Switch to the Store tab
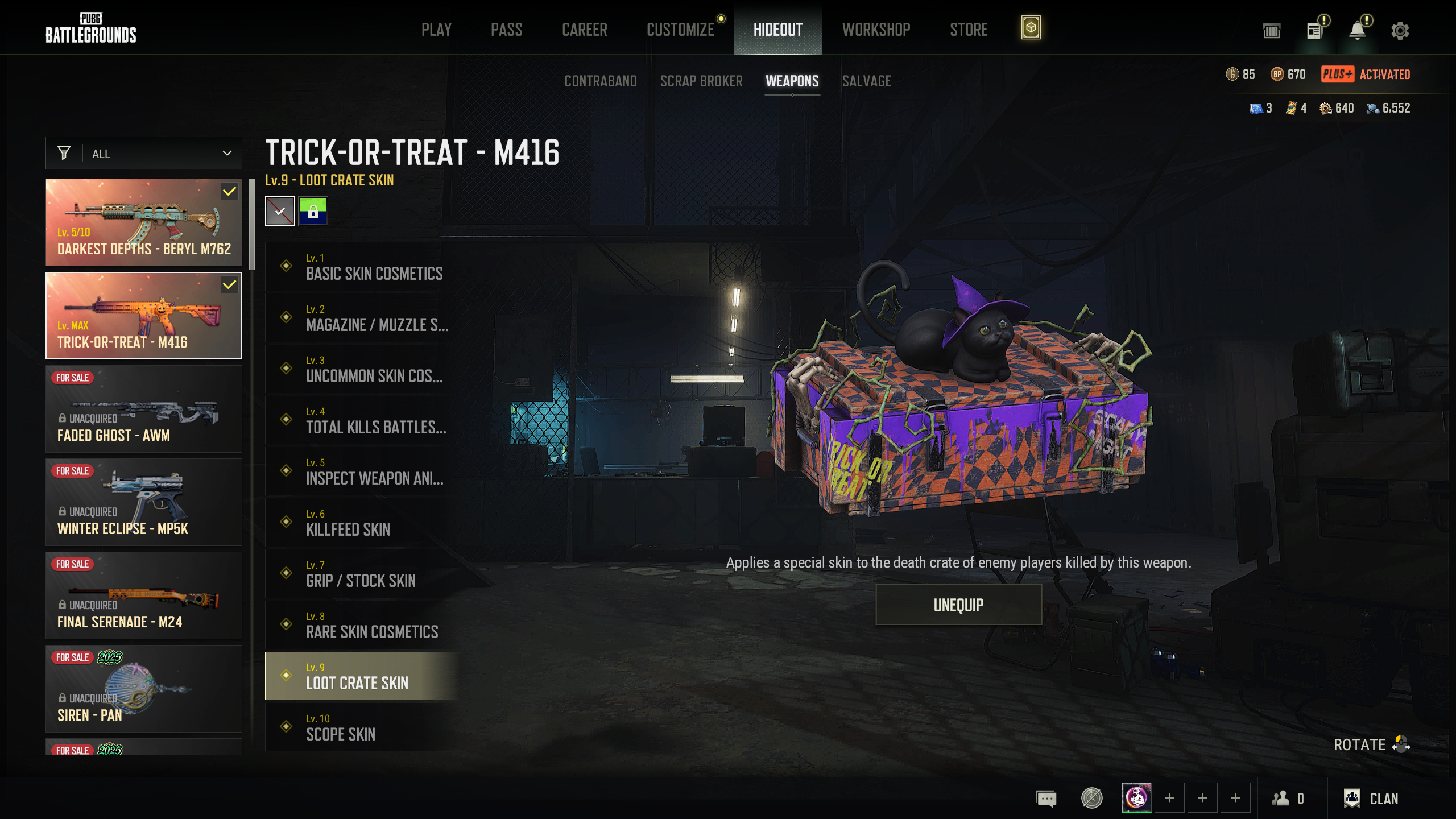 tap(969, 30)
